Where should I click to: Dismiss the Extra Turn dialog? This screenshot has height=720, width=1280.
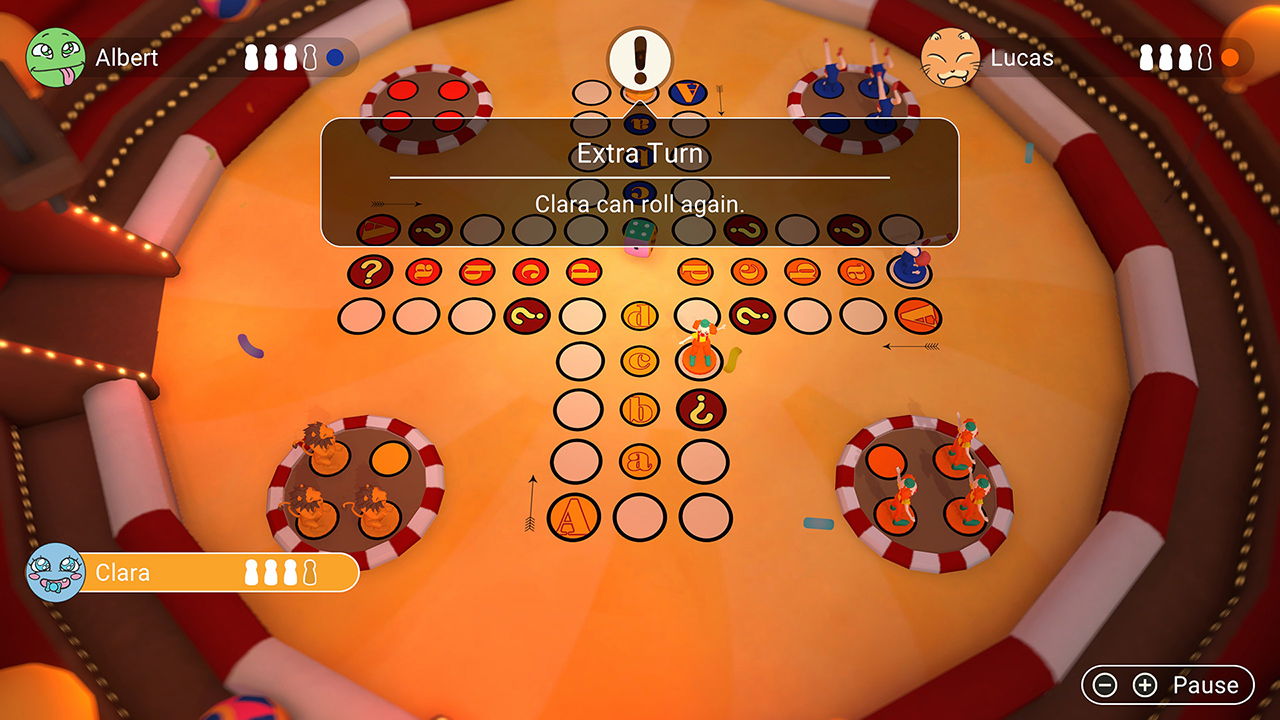coord(640,180)
